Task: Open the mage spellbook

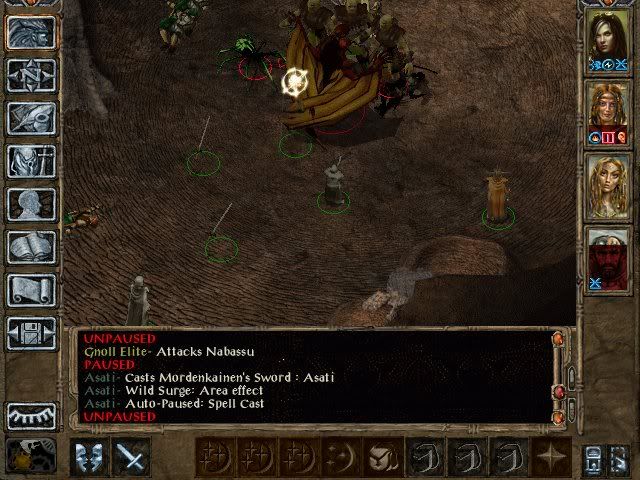Action: point(31,247)
